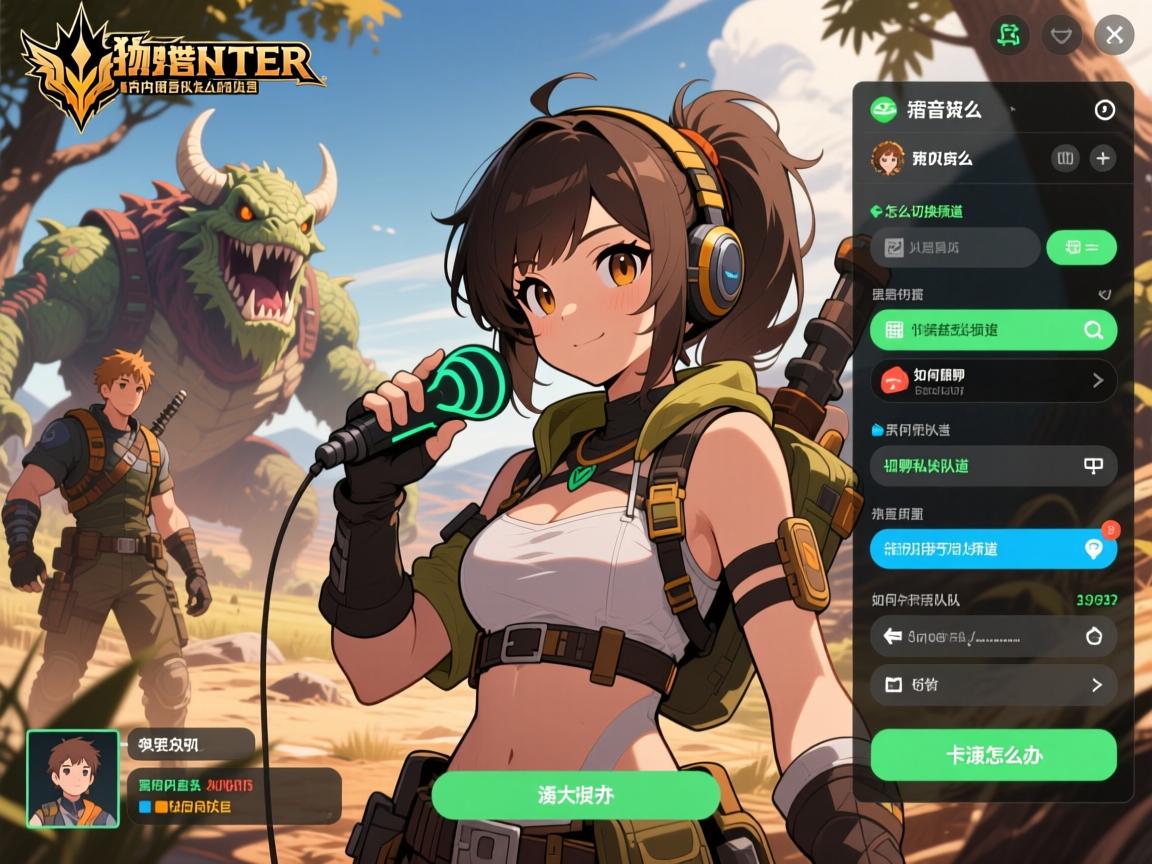1152x864 pixels.
Task: Click the small heart icon above the search bar
Action: coord(1104,295)
